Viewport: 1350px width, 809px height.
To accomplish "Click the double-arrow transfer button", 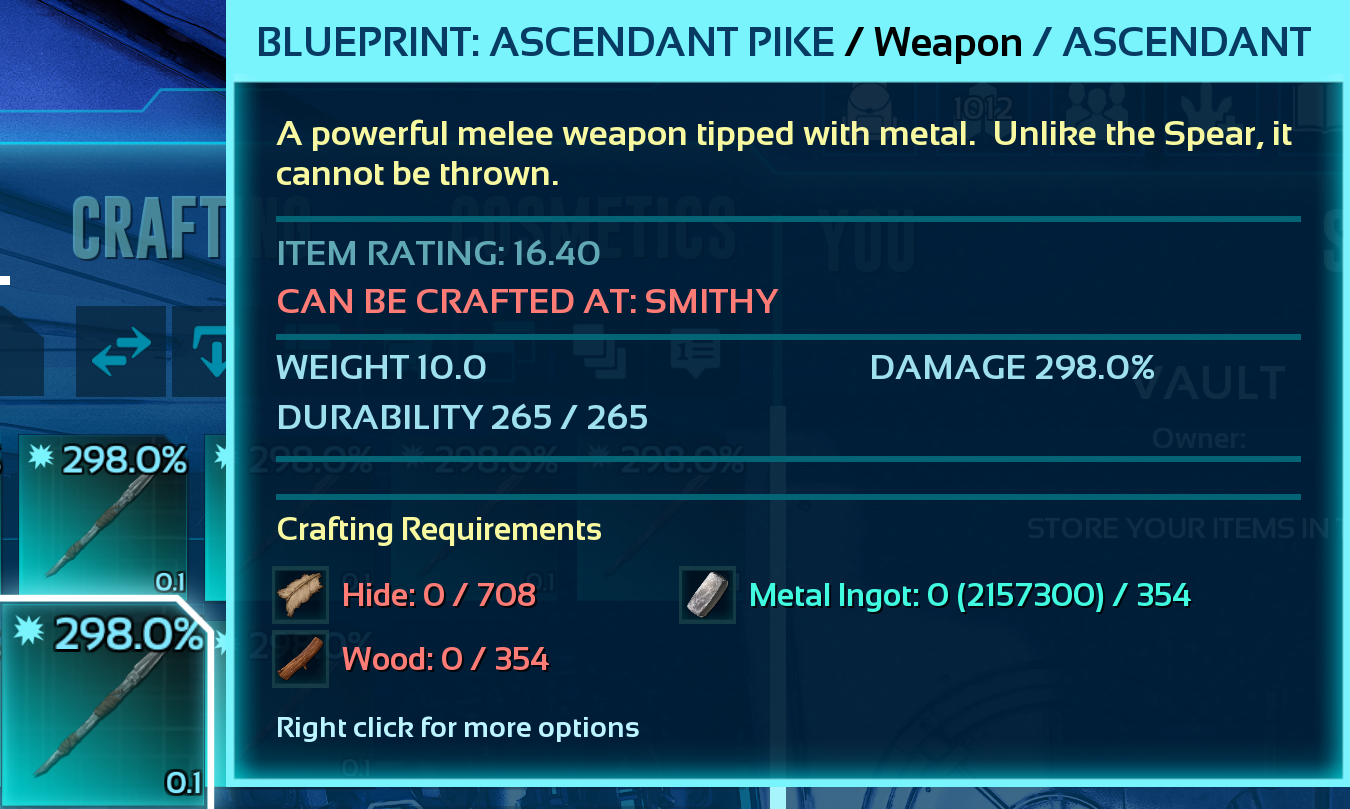I will (120, 351).
